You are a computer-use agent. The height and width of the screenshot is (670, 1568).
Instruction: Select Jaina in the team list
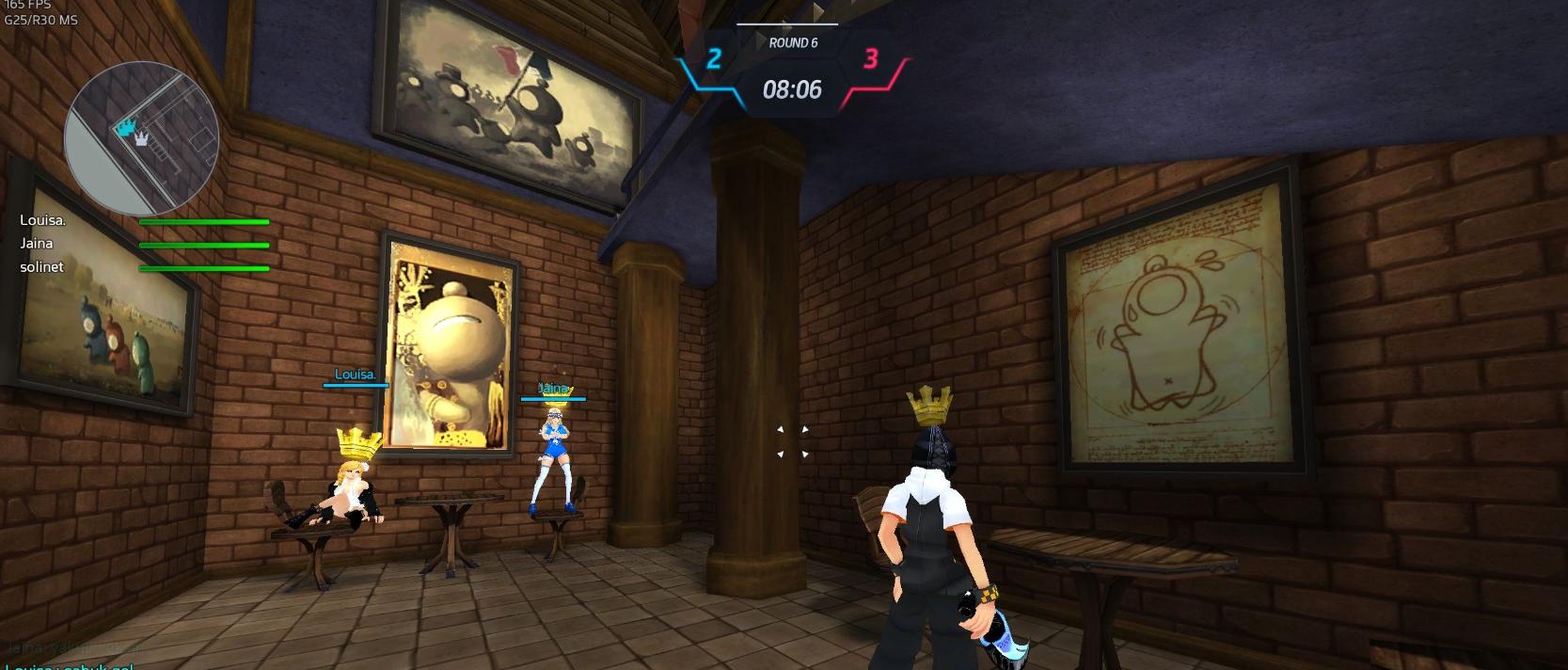click(37, 244)
